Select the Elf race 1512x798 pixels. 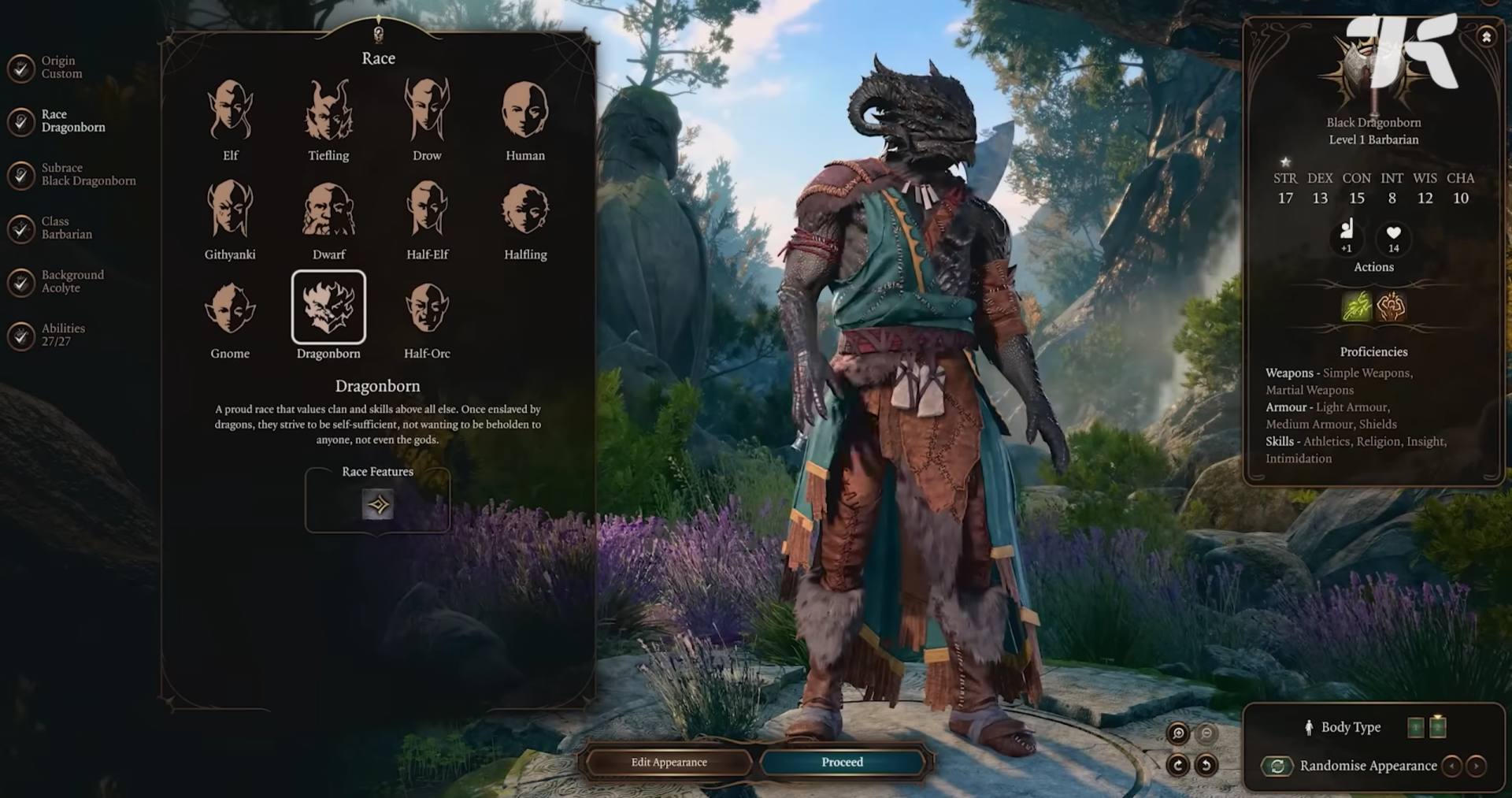click(x=230, y=111)
